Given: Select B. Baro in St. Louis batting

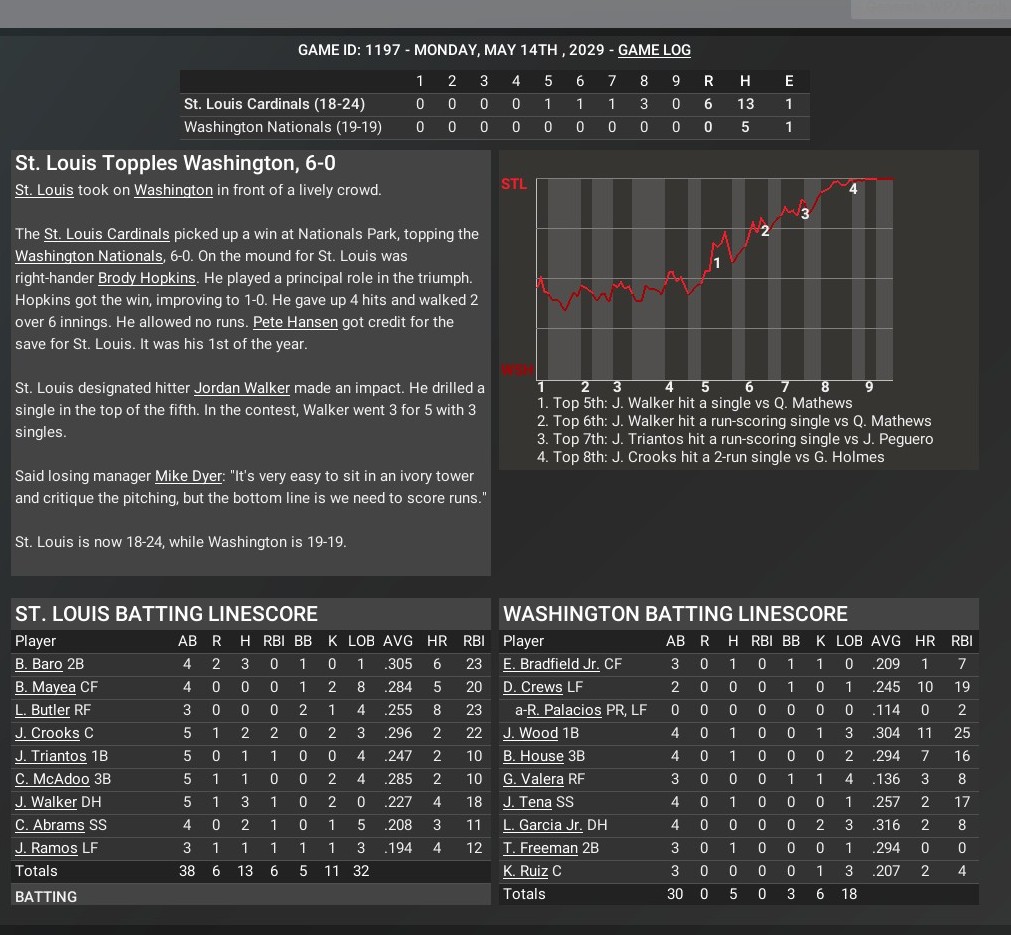Looking at the screenshot, I should point(38,664).
